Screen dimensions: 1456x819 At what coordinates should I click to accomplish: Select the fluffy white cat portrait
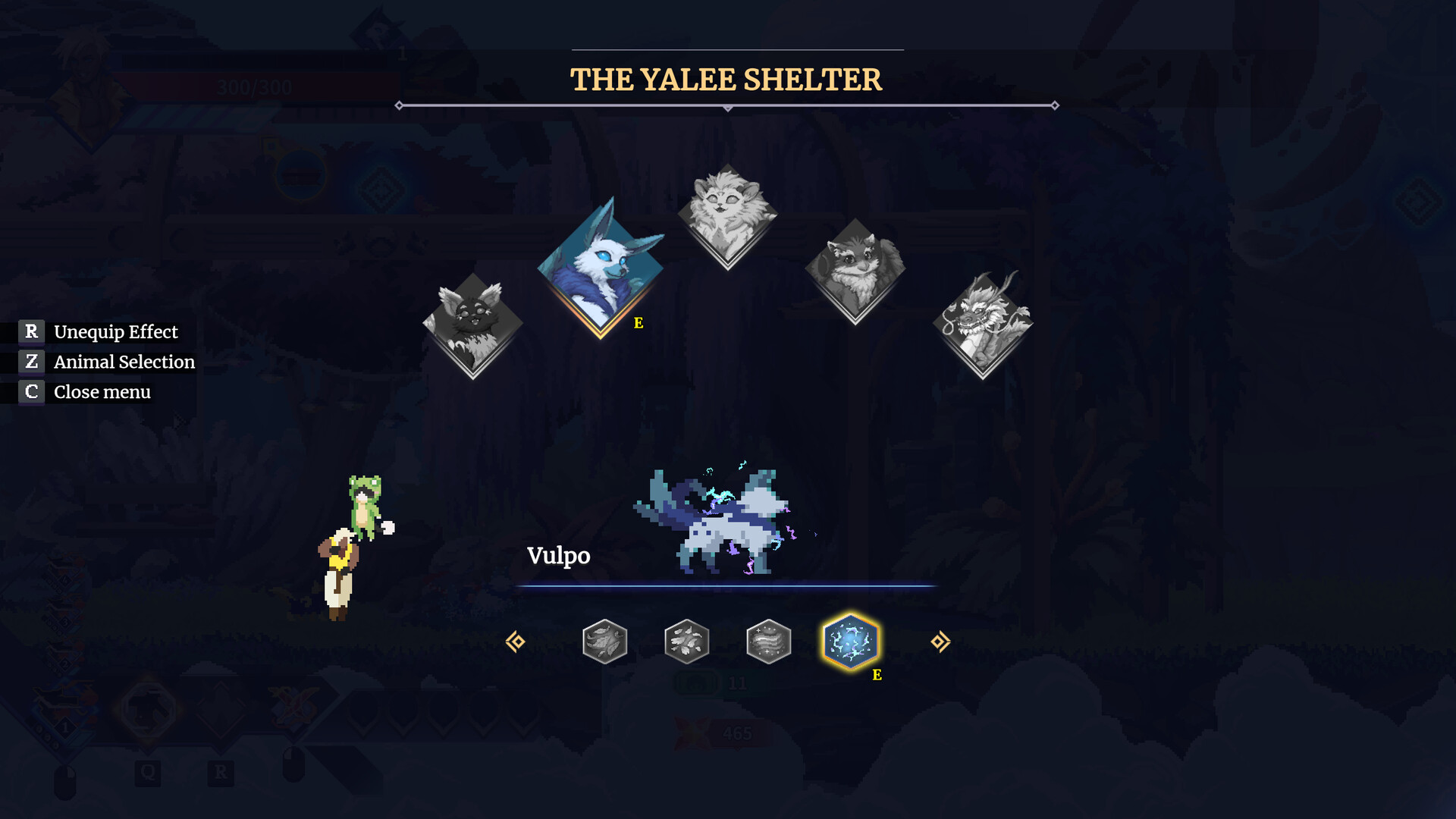pos(727,215)
